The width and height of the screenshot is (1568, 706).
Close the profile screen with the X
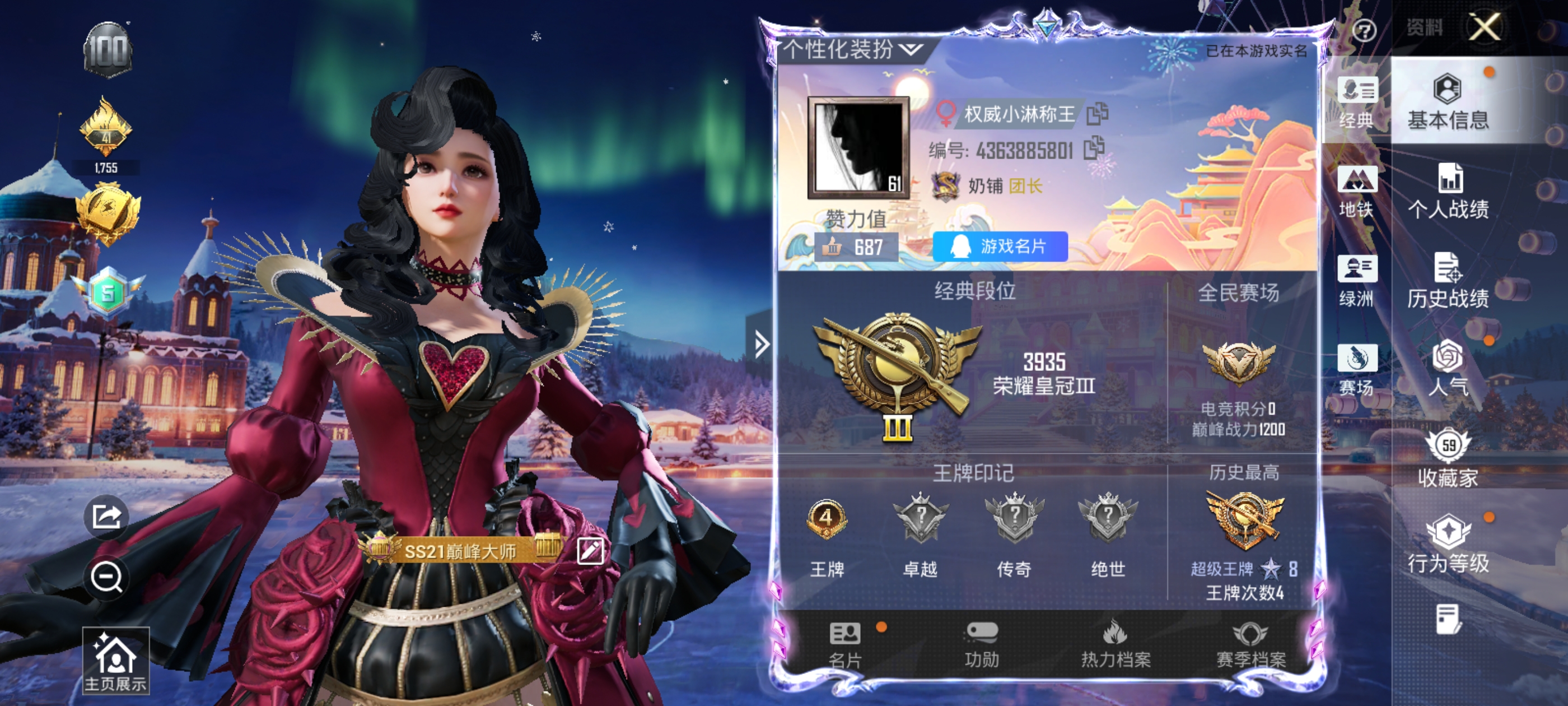point(1484,27)
